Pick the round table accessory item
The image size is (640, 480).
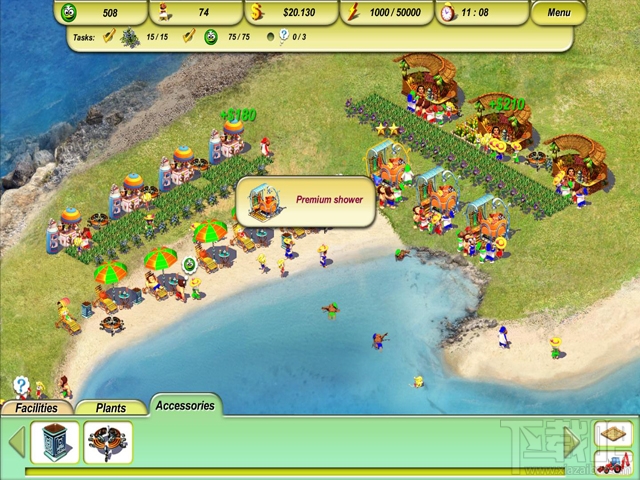109,442
